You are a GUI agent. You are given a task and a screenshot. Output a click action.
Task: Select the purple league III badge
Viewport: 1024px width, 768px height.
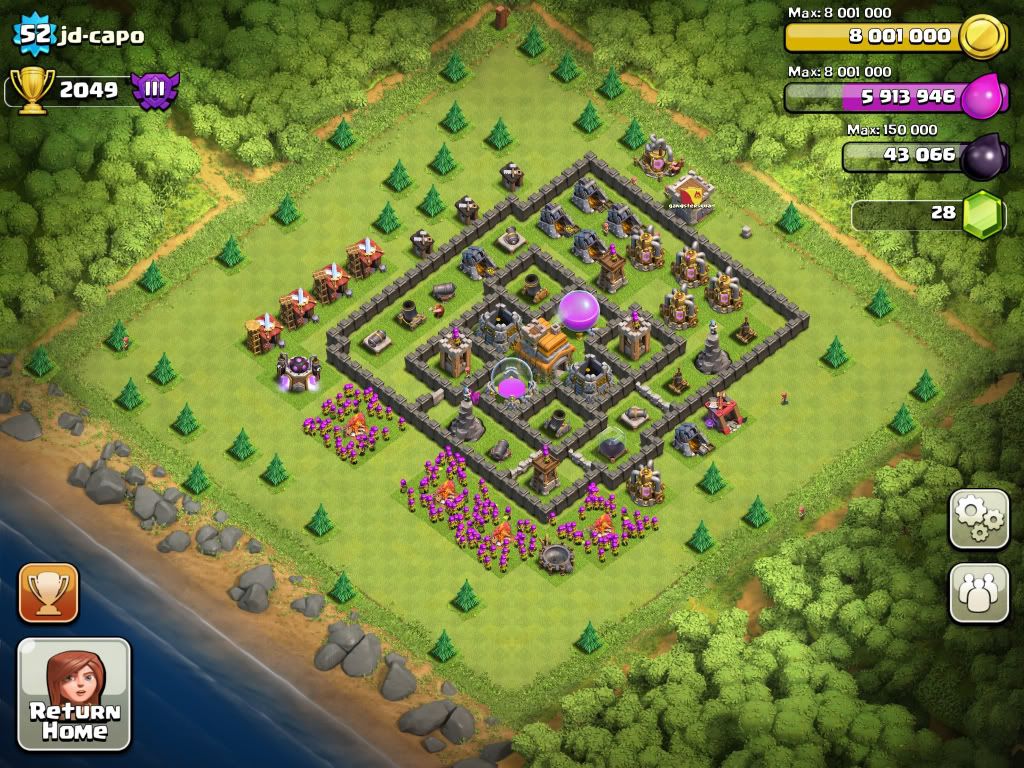(155, 91)
